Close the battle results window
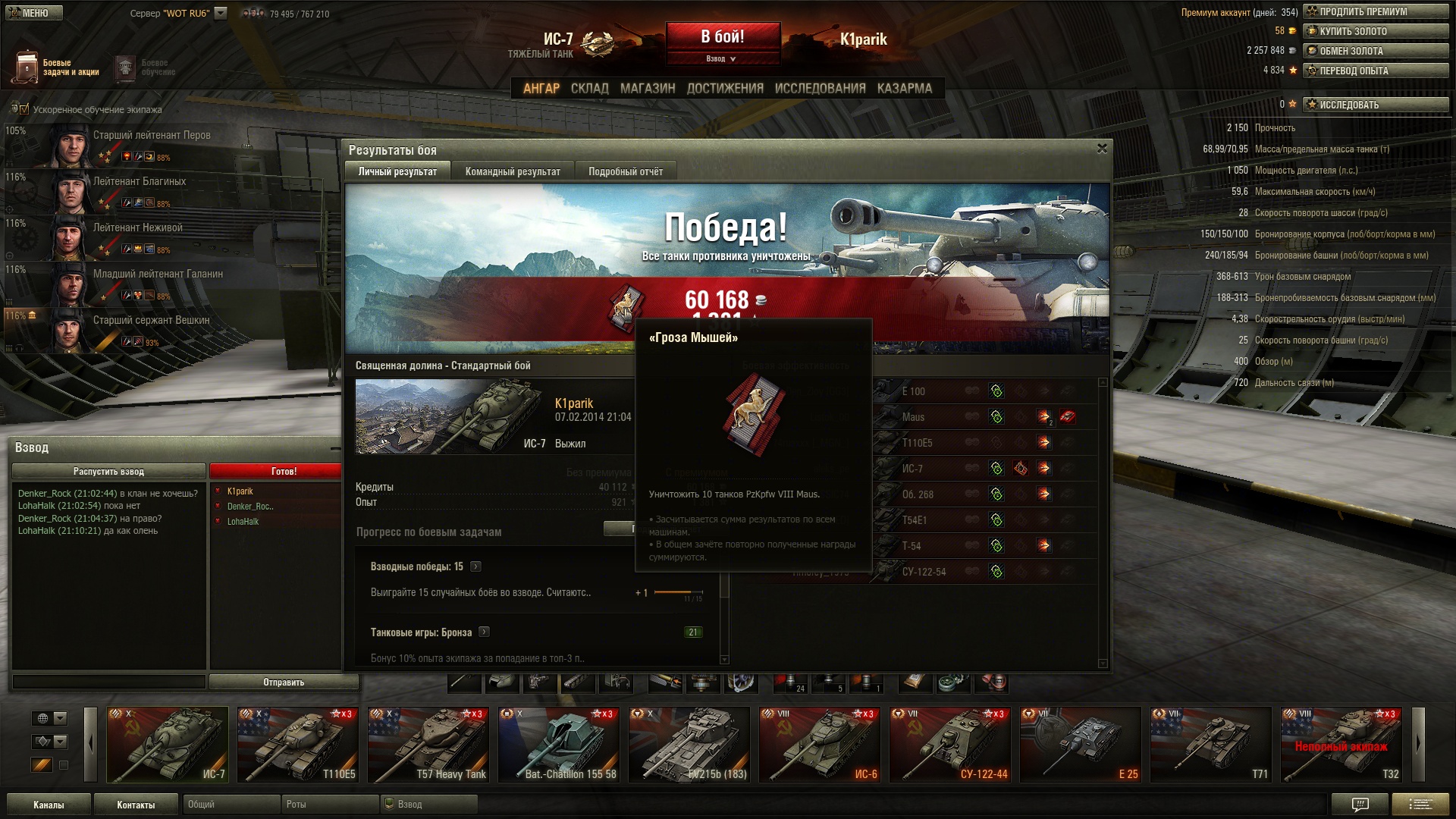This screenshot has height=819, width=1456. [x=1102, y=149]
